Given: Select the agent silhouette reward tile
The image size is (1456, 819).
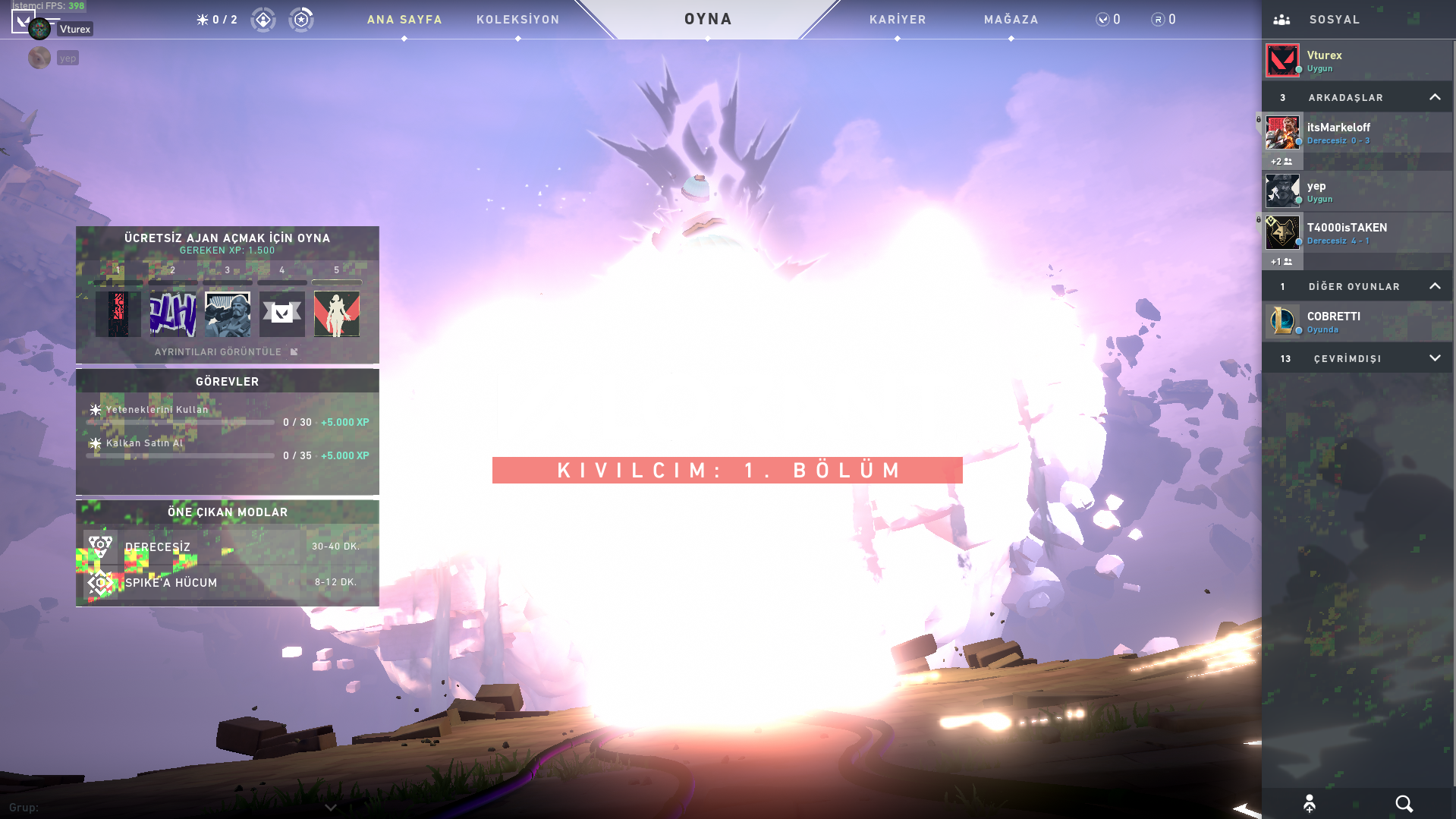Looking at the screenshot, I should click(336, 313).
